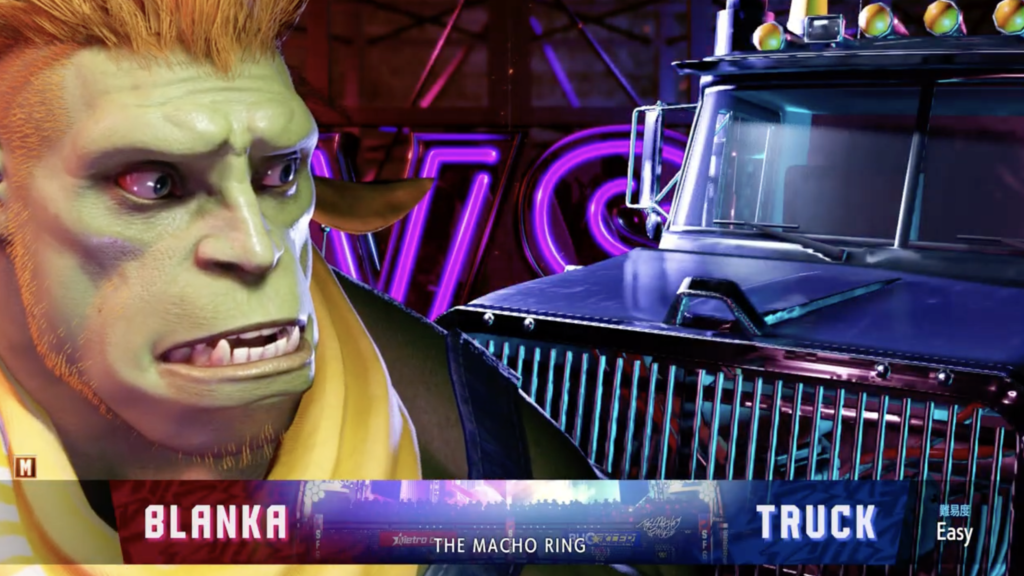Select the Truck opponent name banner

pos(815,522)
